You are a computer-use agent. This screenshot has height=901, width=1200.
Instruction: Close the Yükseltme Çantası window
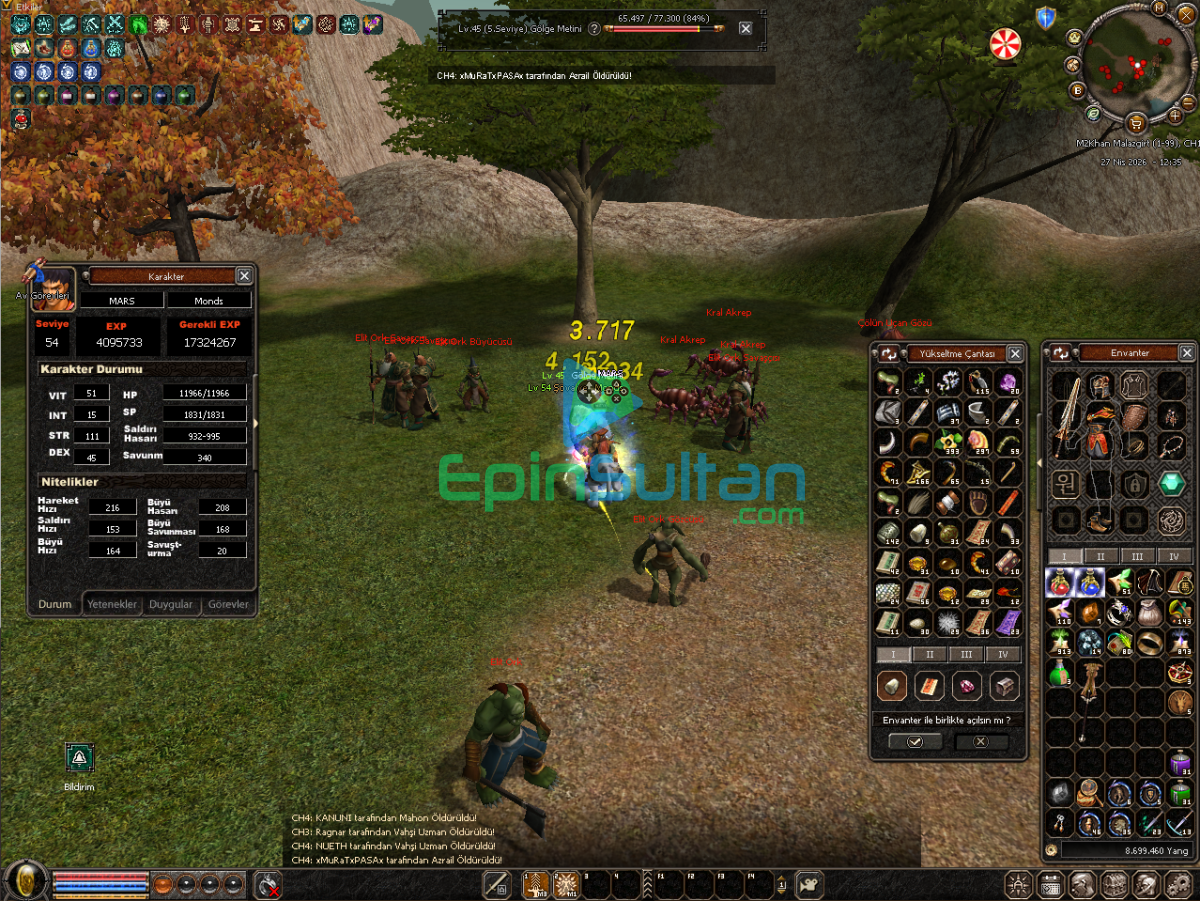tap(1015, 354)
